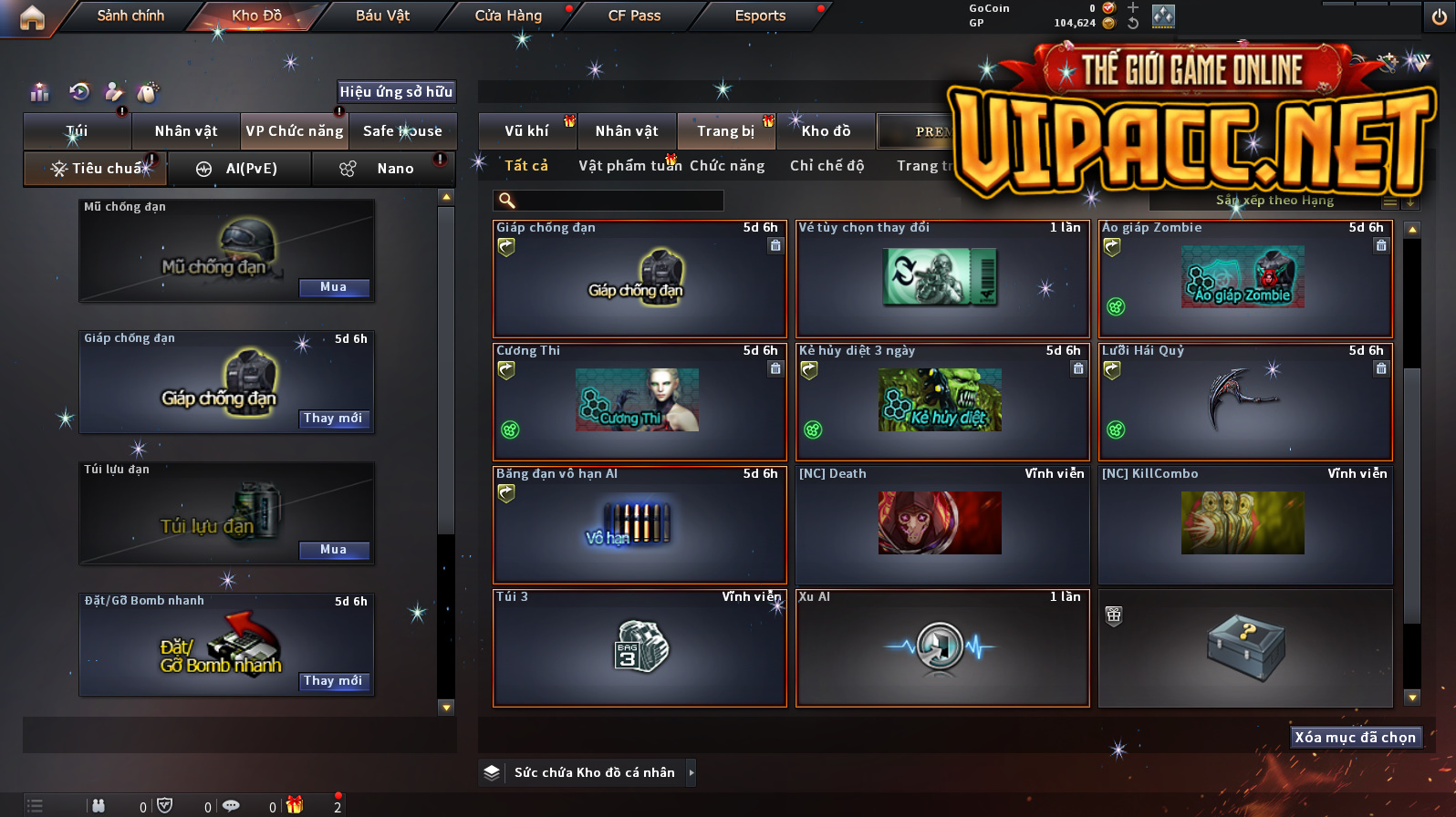The image size is (1456, 817).
Task: Click Xóa mục đã chọn button
Action: coord(1355,738)
